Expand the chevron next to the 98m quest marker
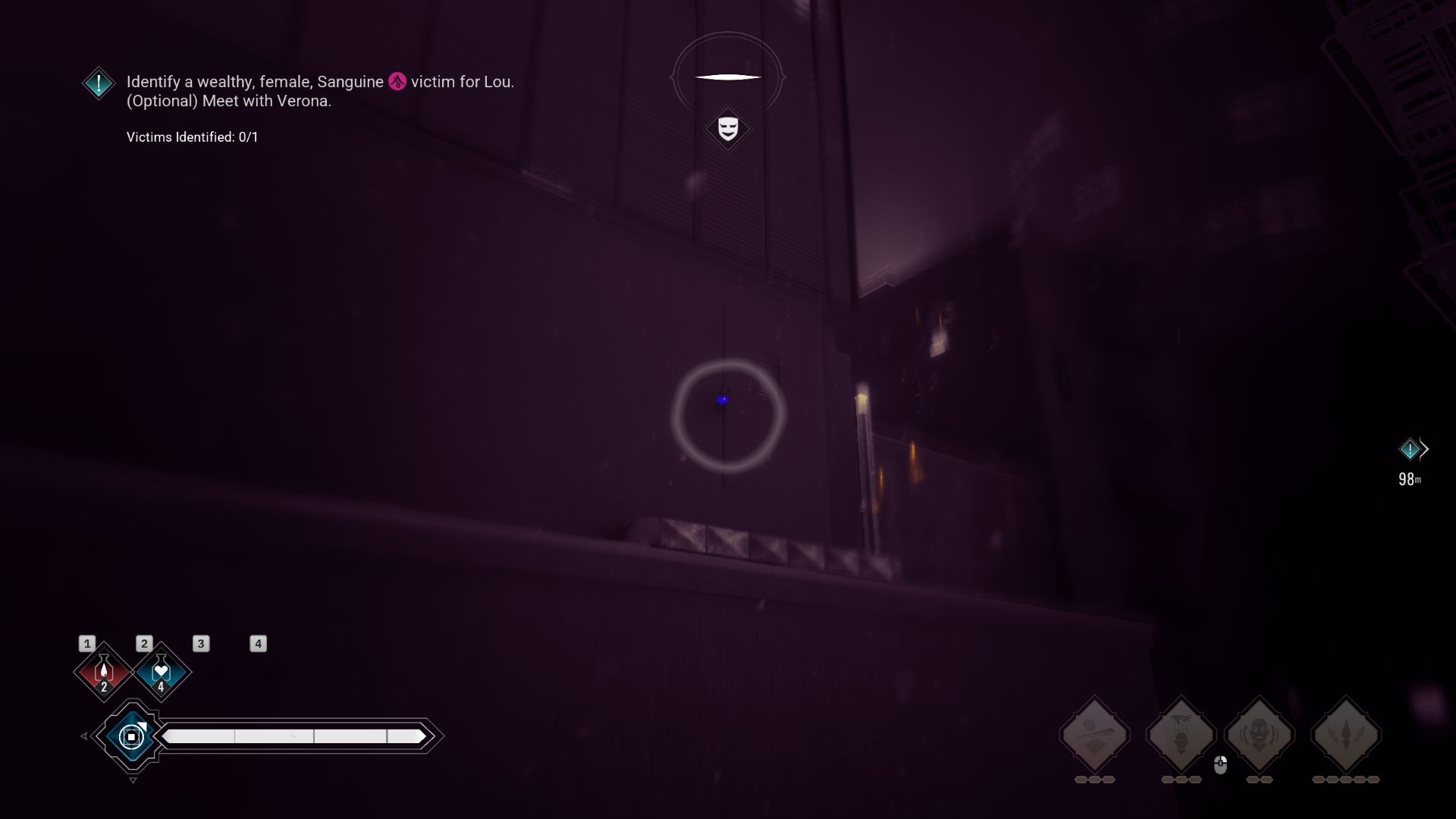The width and height of the screenshot is (1456, 819). click(x=1424, y=448)
